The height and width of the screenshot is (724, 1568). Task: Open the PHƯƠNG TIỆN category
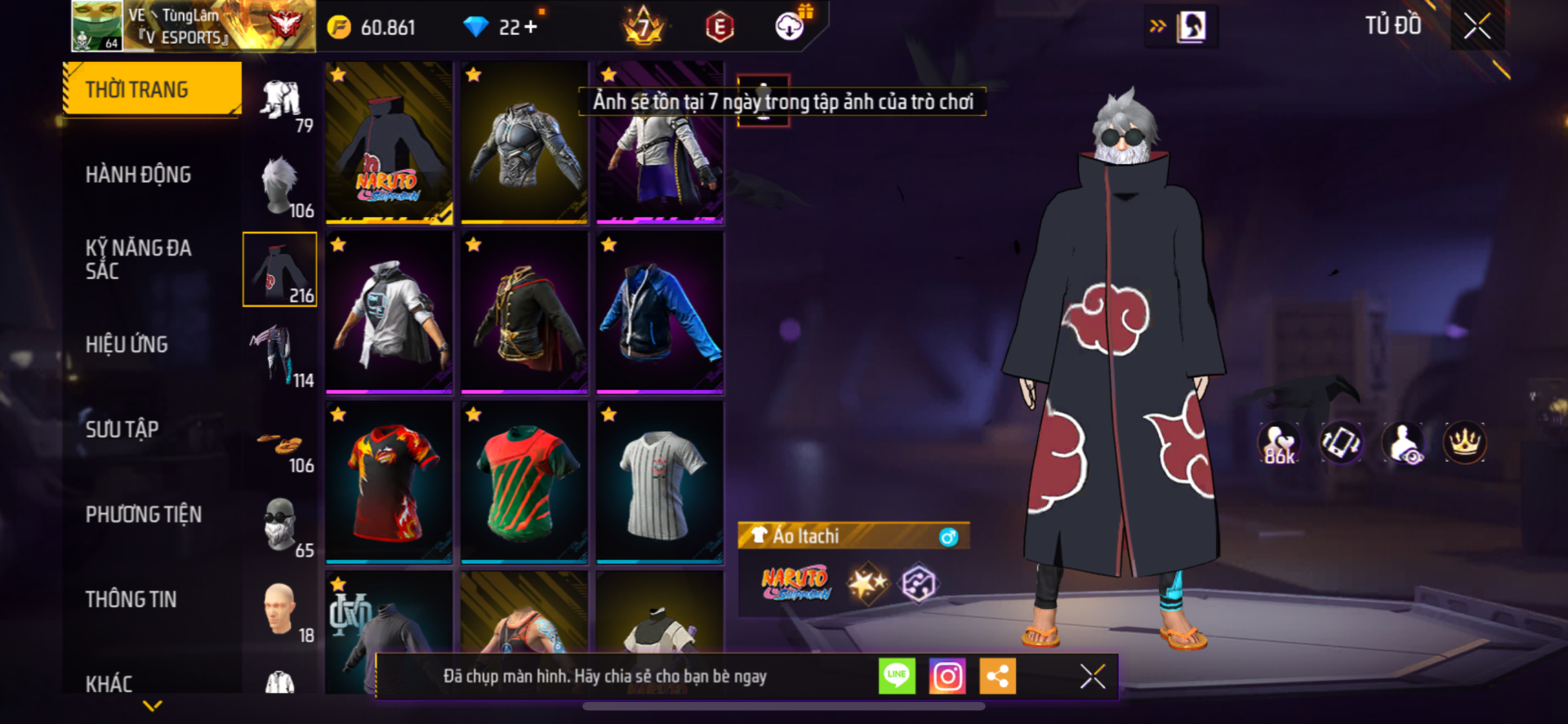pos(143,514)
